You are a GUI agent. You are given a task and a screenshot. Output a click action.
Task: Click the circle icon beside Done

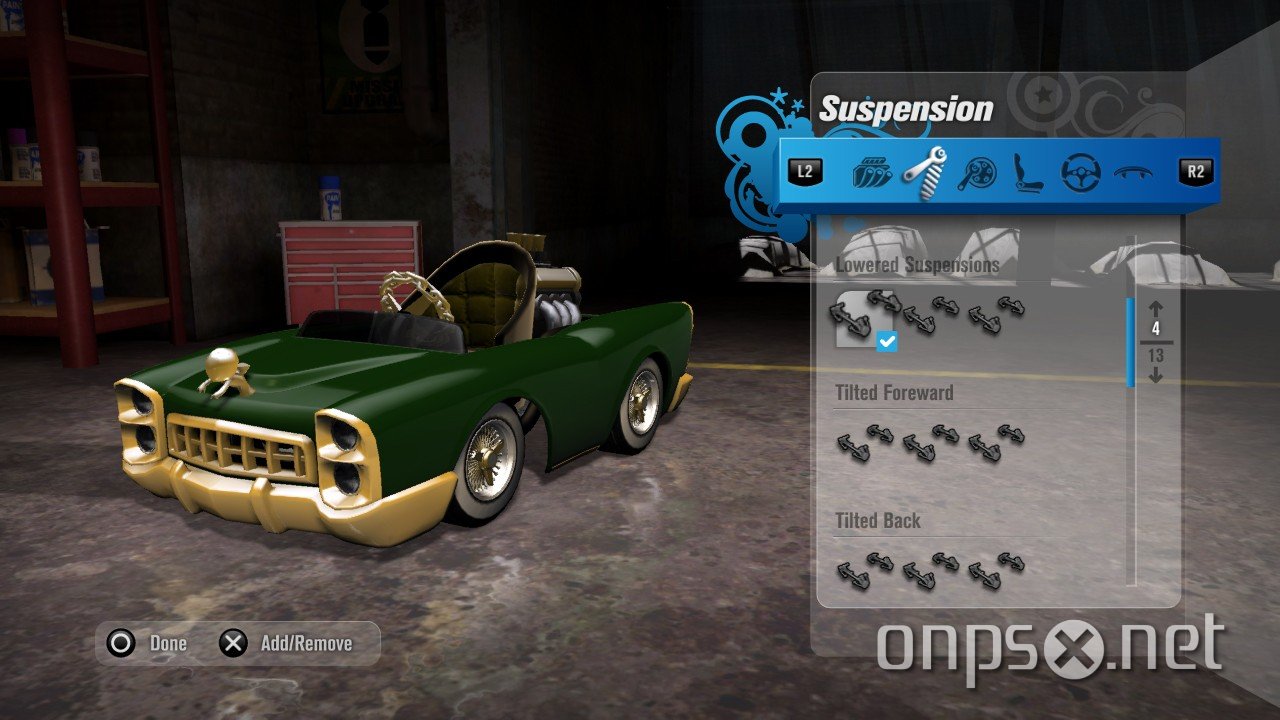click(121, 643)
